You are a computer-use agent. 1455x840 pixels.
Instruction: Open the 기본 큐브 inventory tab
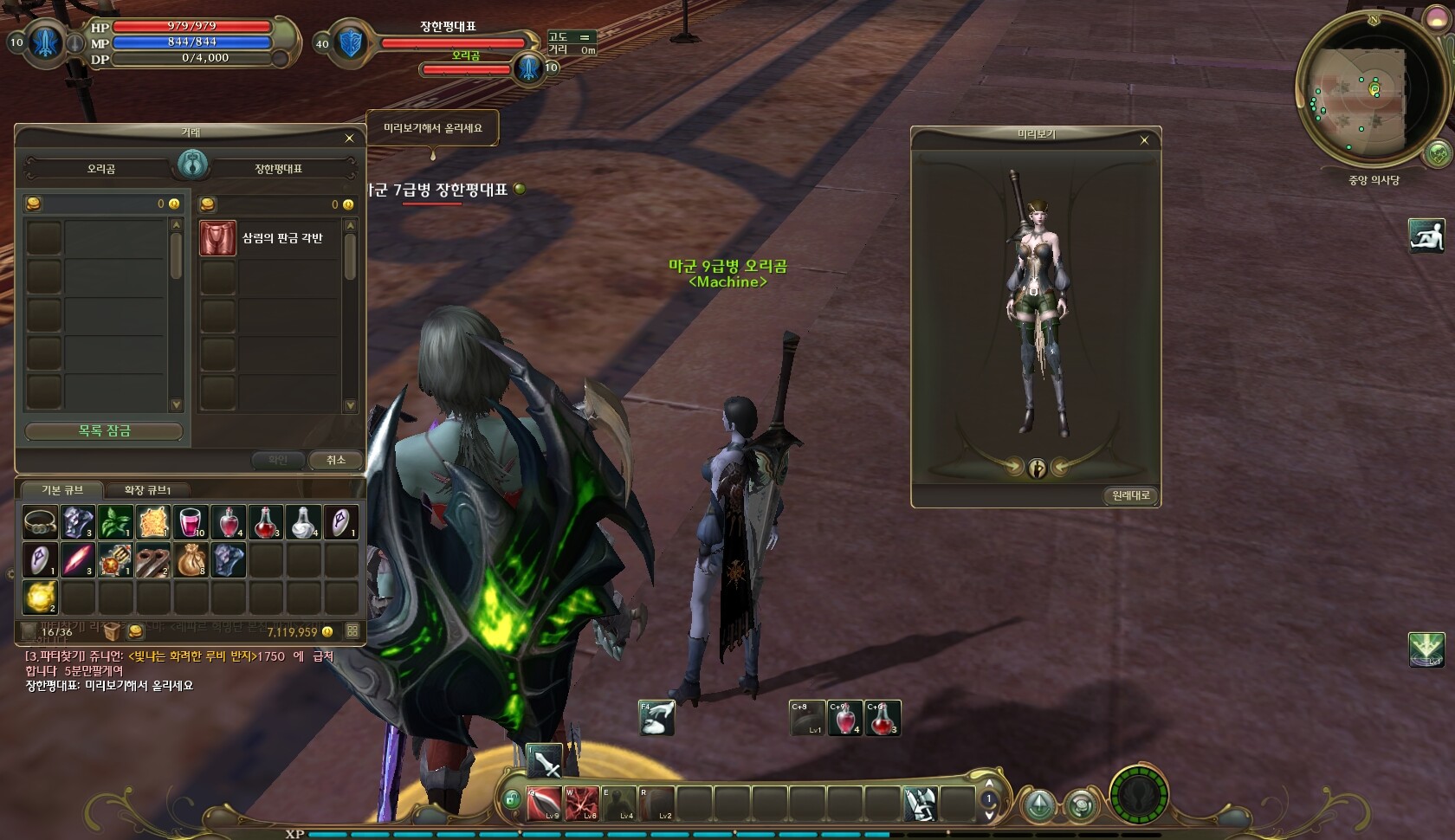click(62, 490)
